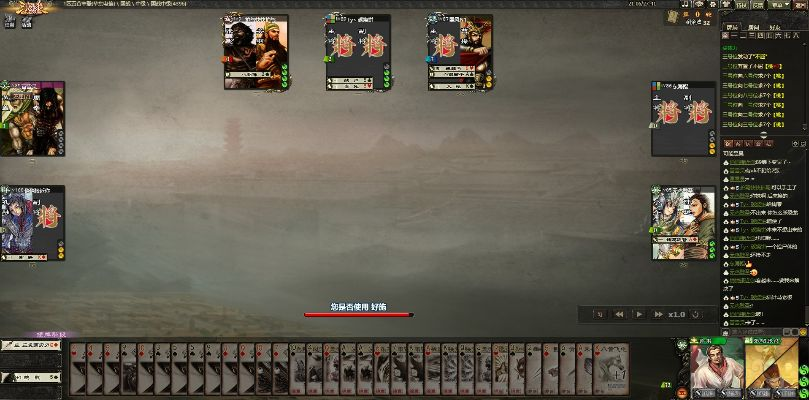Switch to the first log tab in side panel
Image resolution: width=809 pixels, height=400 pixels.
[733, 28]
